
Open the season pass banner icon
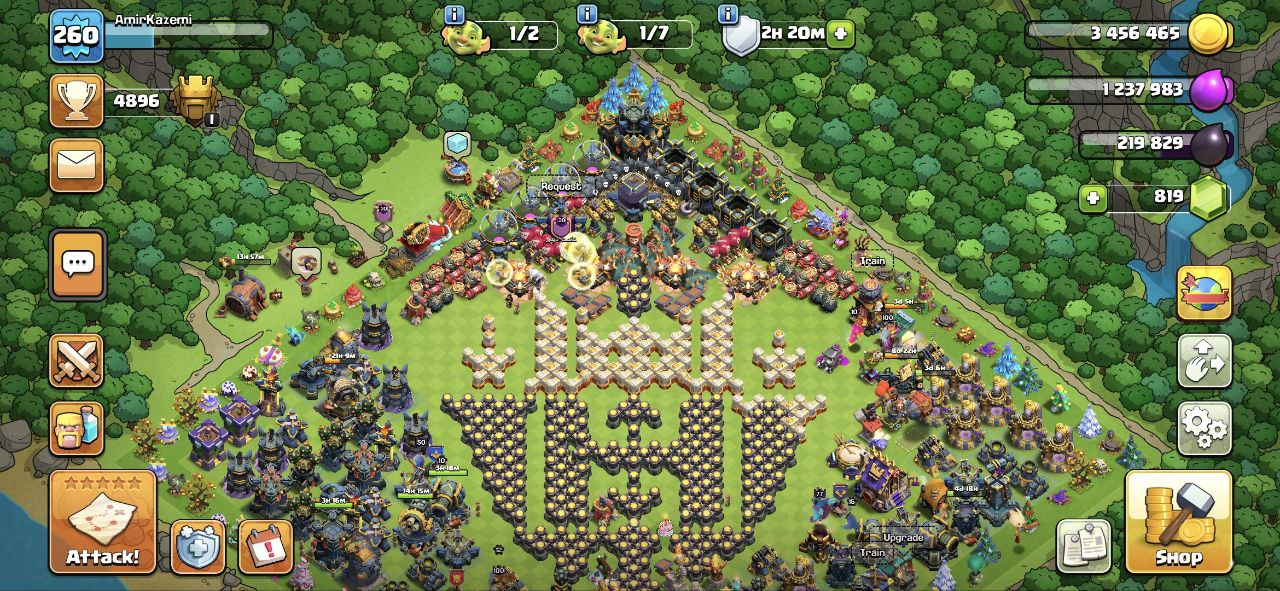[1204, 293]
